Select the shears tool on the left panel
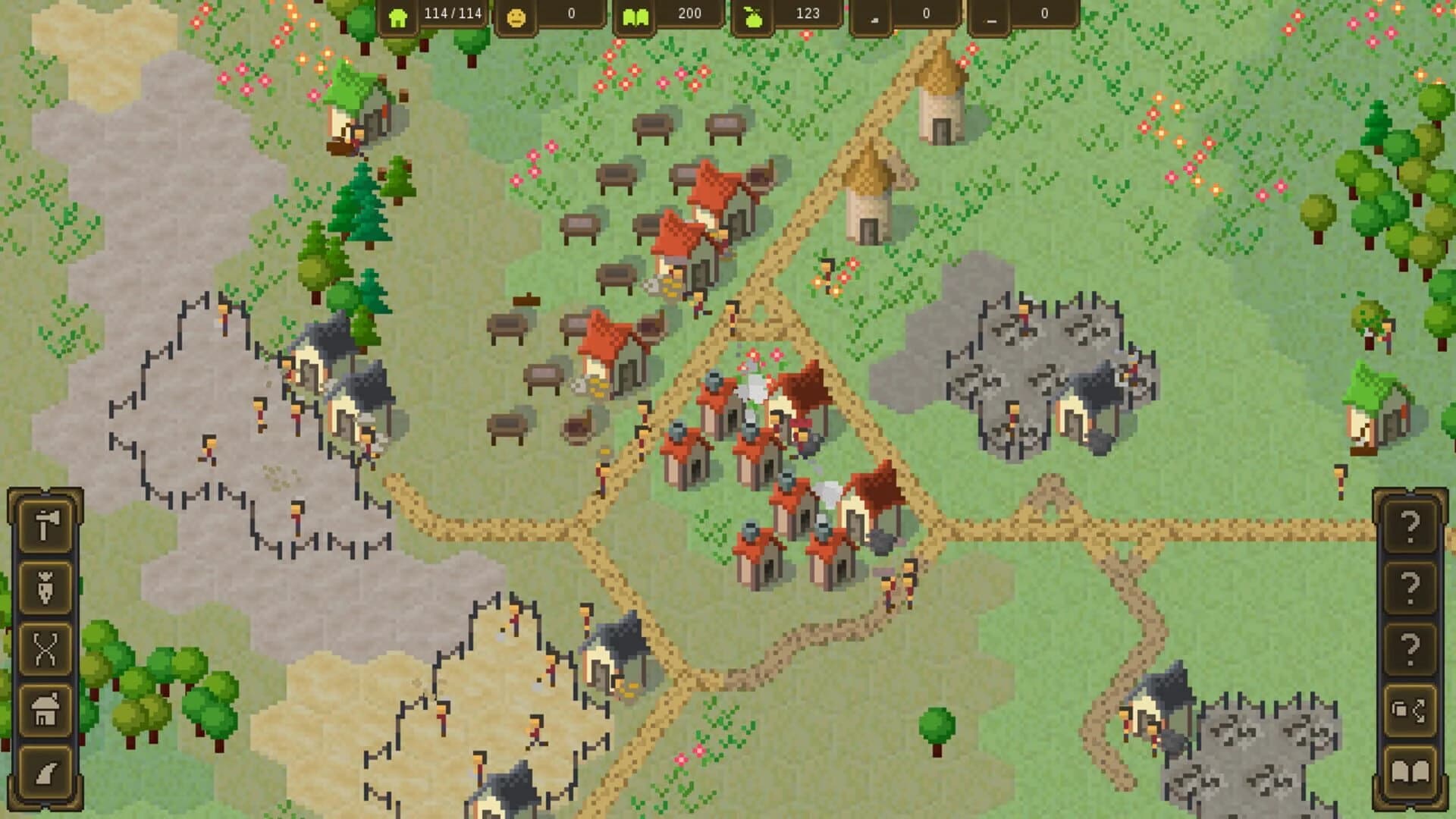Image resolution: width=1456 pixels, height=819 pixels. (48, 648)
